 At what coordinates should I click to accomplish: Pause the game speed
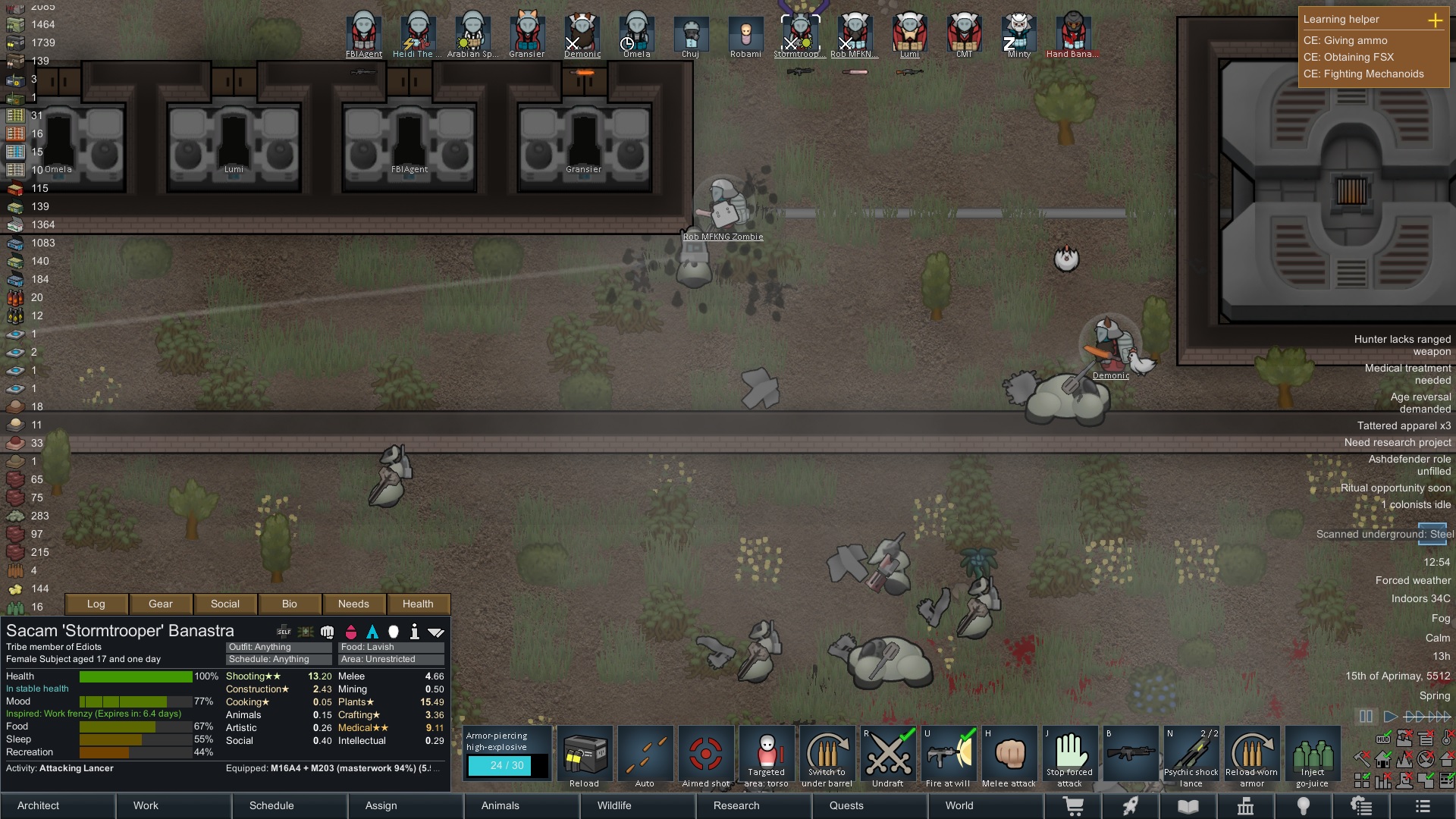(1366, 716)
